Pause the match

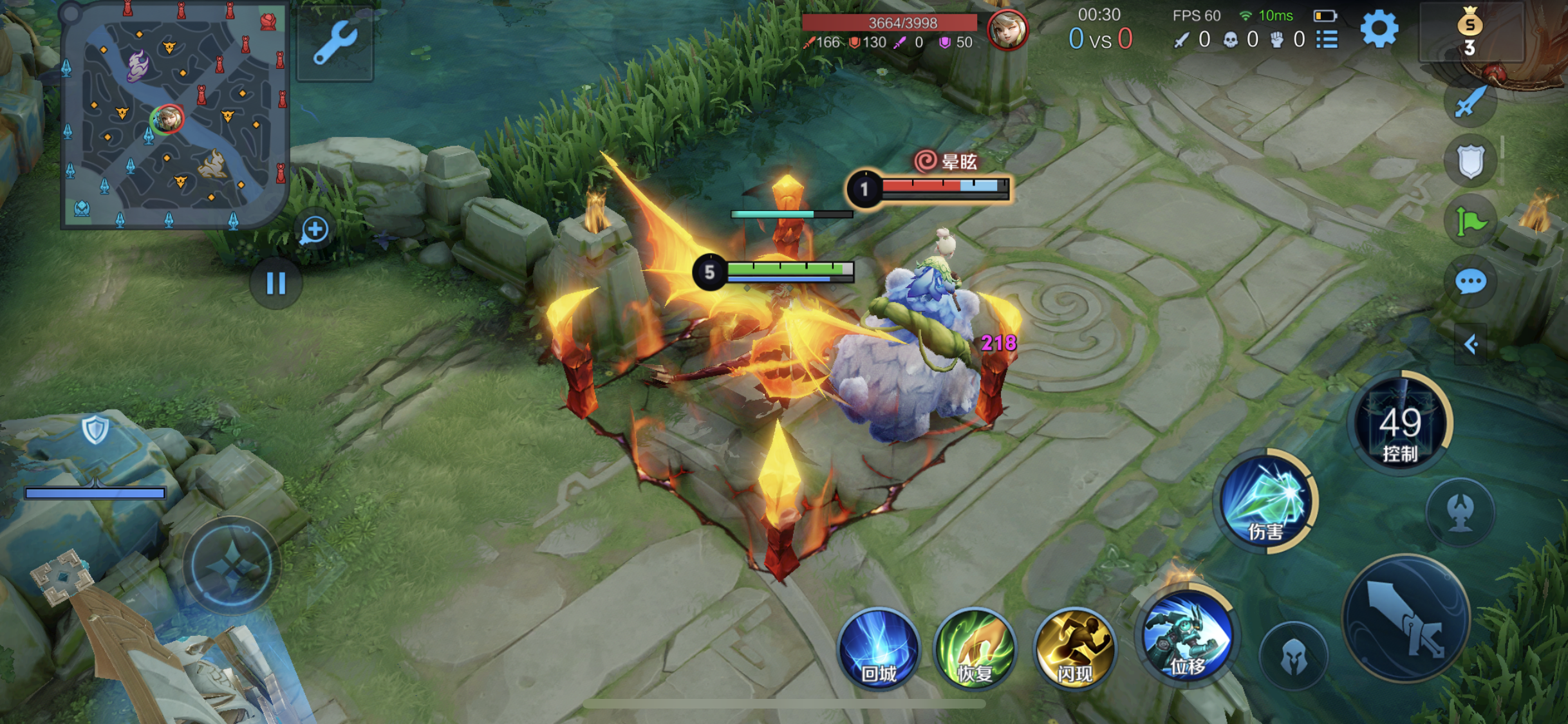click(x=276, y=283)
